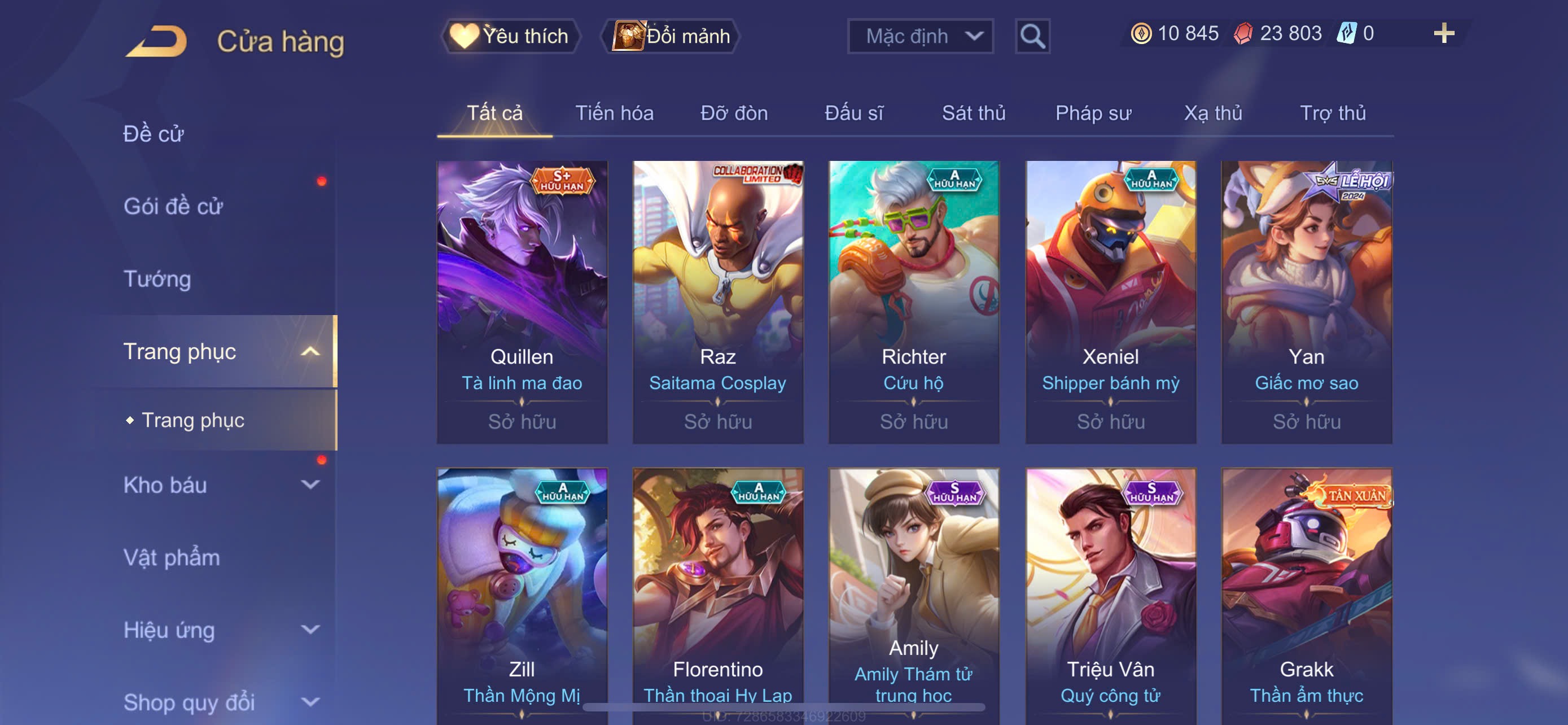Expand the Mặc định sort dropdown
The height and width of the screenshot is (725, 1568).
click(x=919, y=36)
